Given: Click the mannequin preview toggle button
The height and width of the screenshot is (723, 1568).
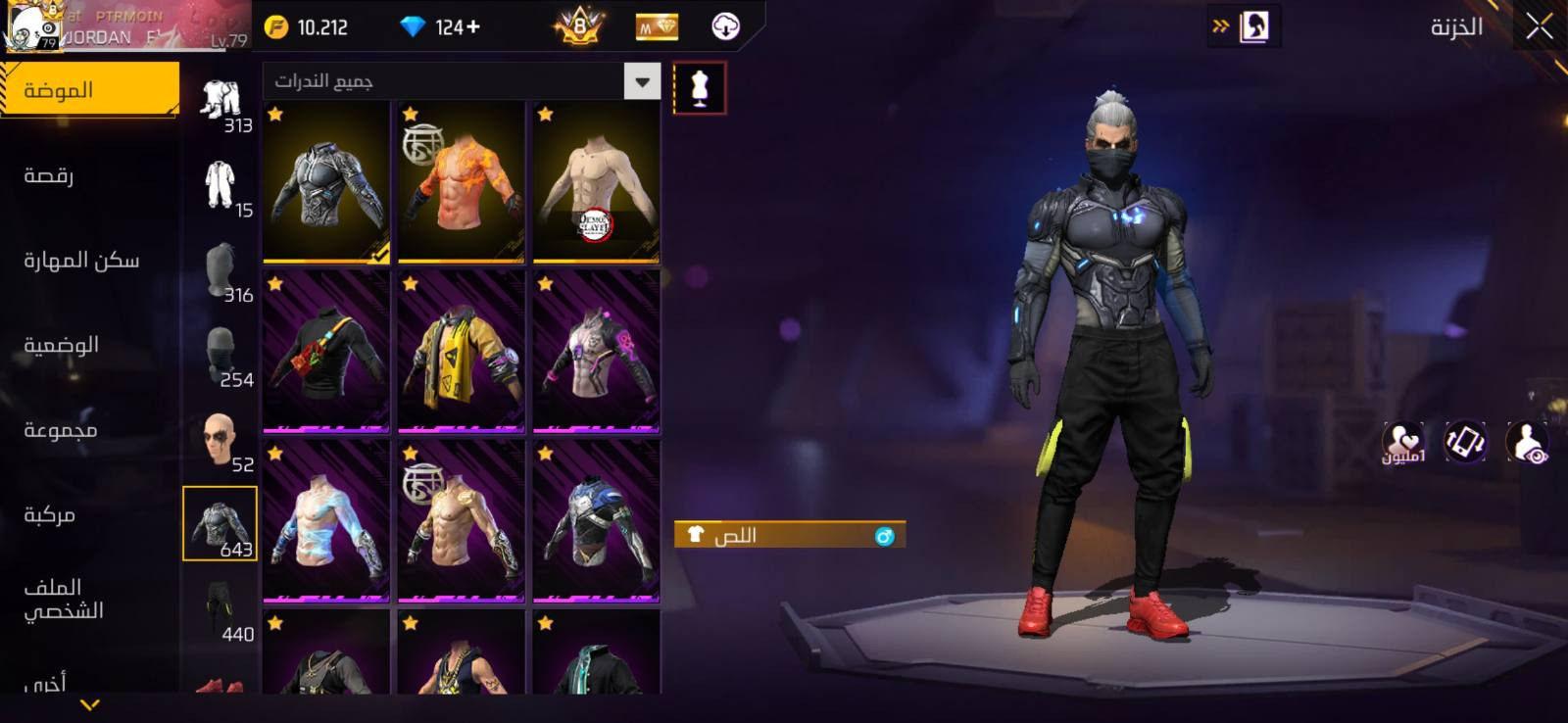Looking at the screenshot, I should 700,88.
